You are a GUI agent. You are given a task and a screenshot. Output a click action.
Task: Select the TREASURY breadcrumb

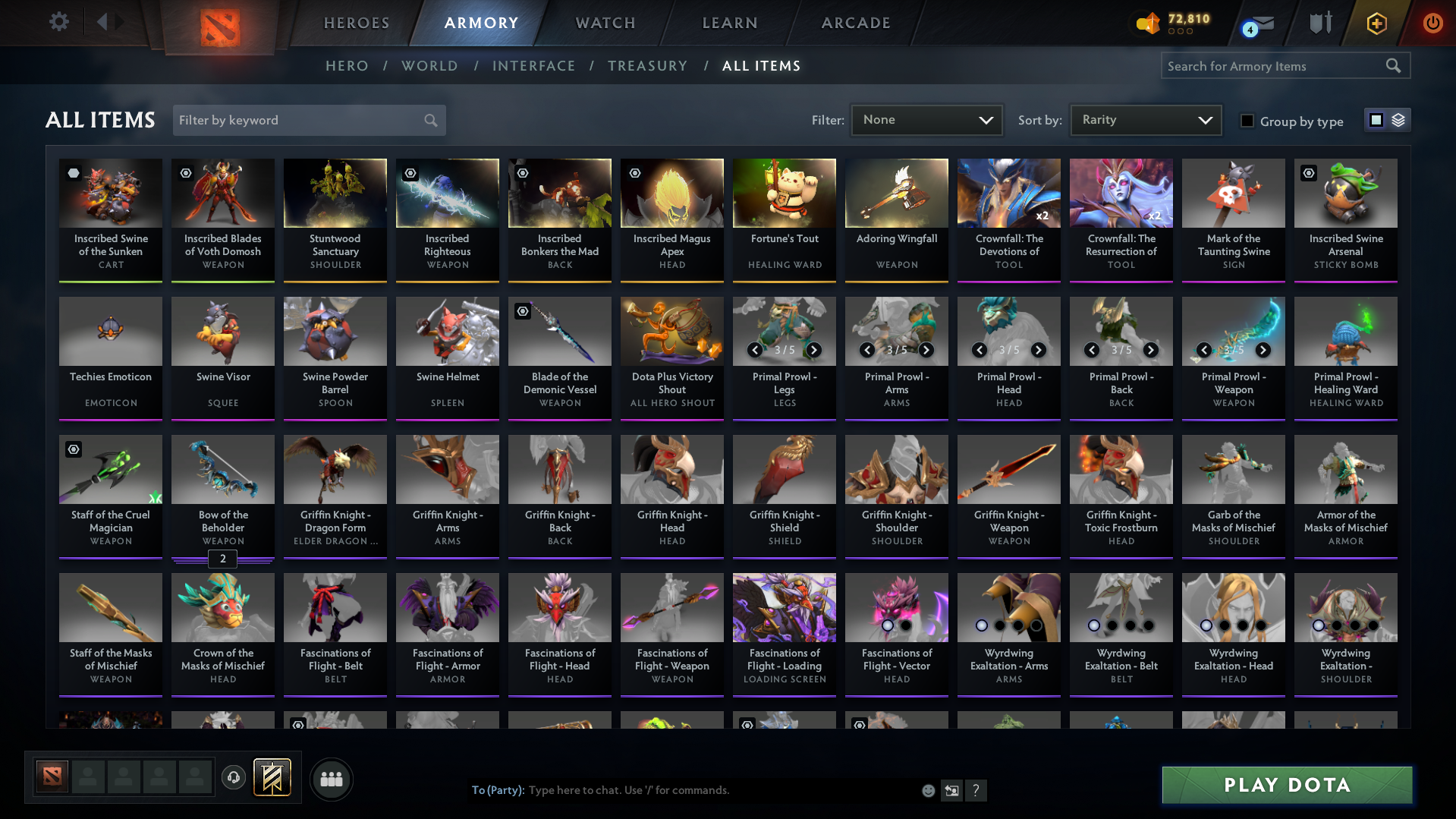click(647, 66)
